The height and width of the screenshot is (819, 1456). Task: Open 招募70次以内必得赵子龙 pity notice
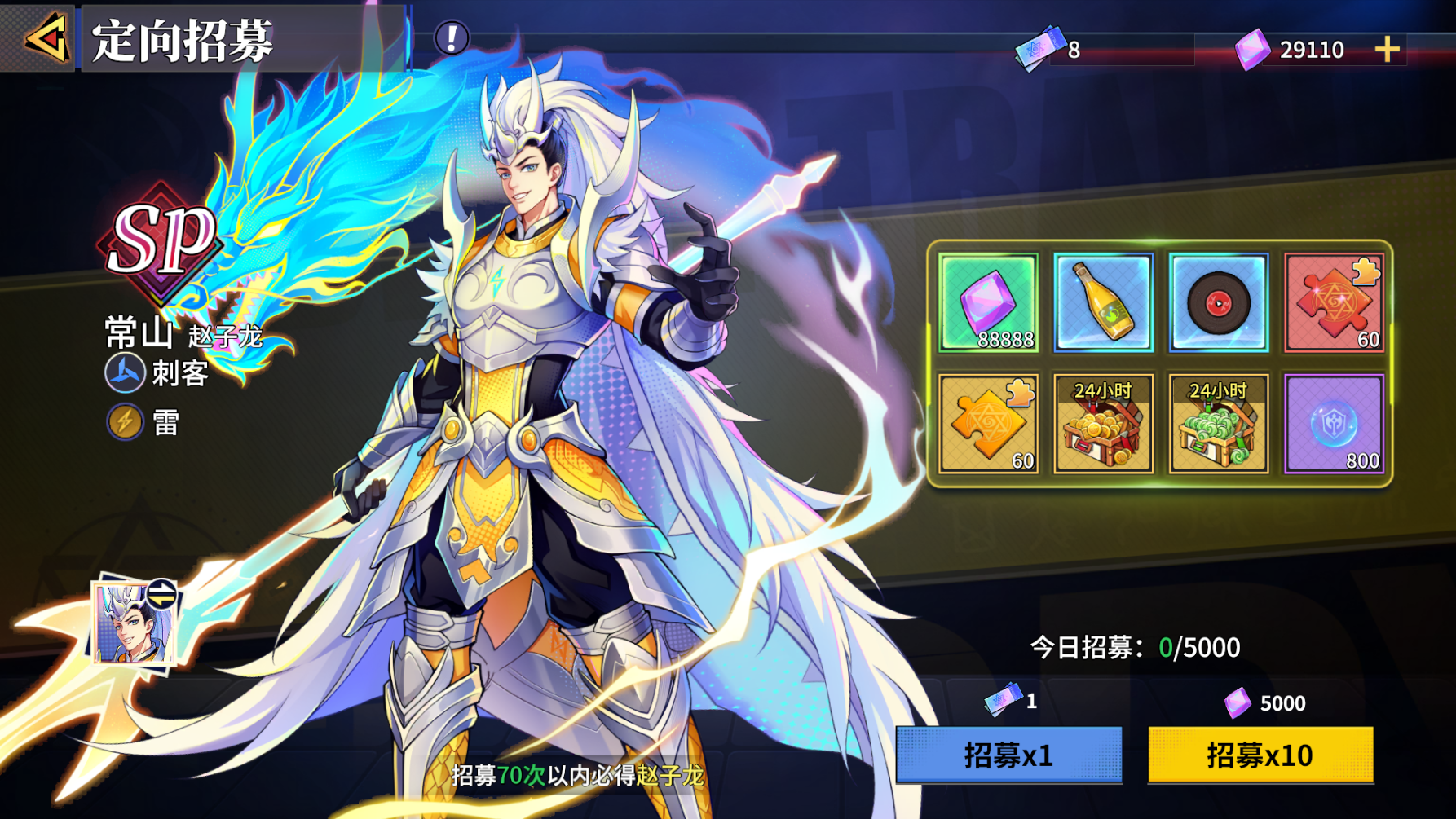pyautogui.click(x=579, y=777)
